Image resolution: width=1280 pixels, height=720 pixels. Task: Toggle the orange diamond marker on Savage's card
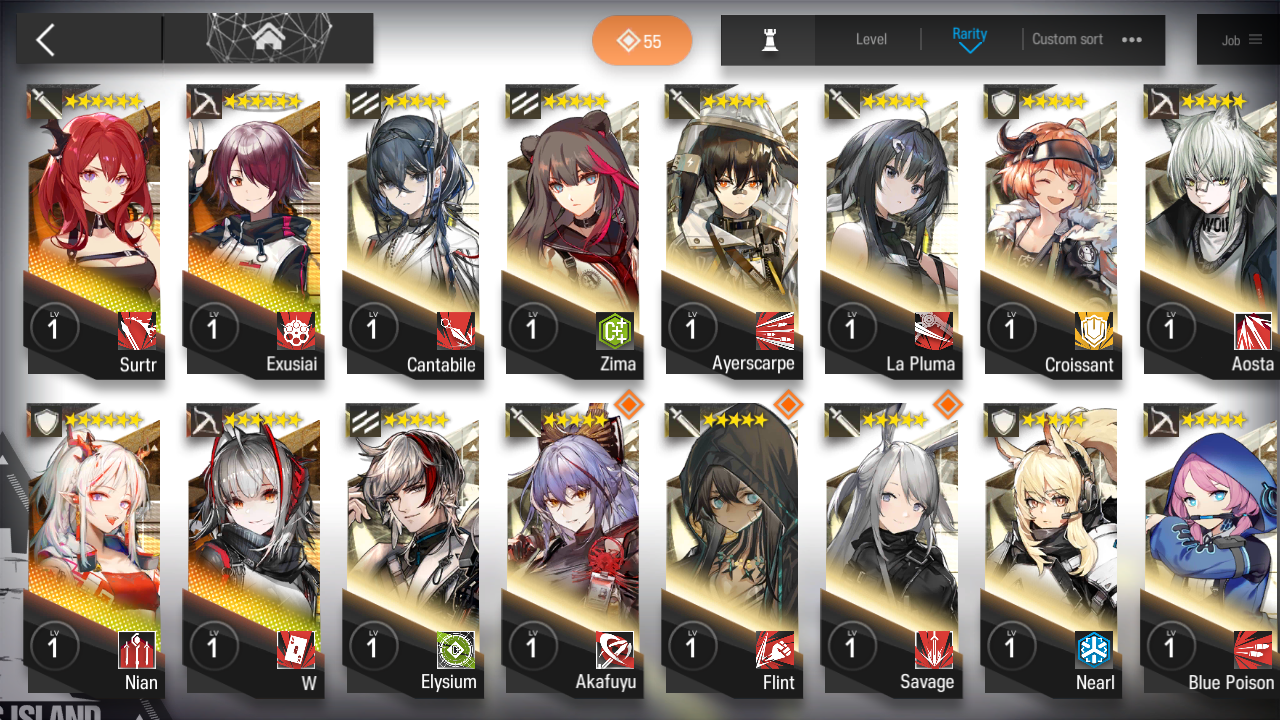[x=947, y=406]
